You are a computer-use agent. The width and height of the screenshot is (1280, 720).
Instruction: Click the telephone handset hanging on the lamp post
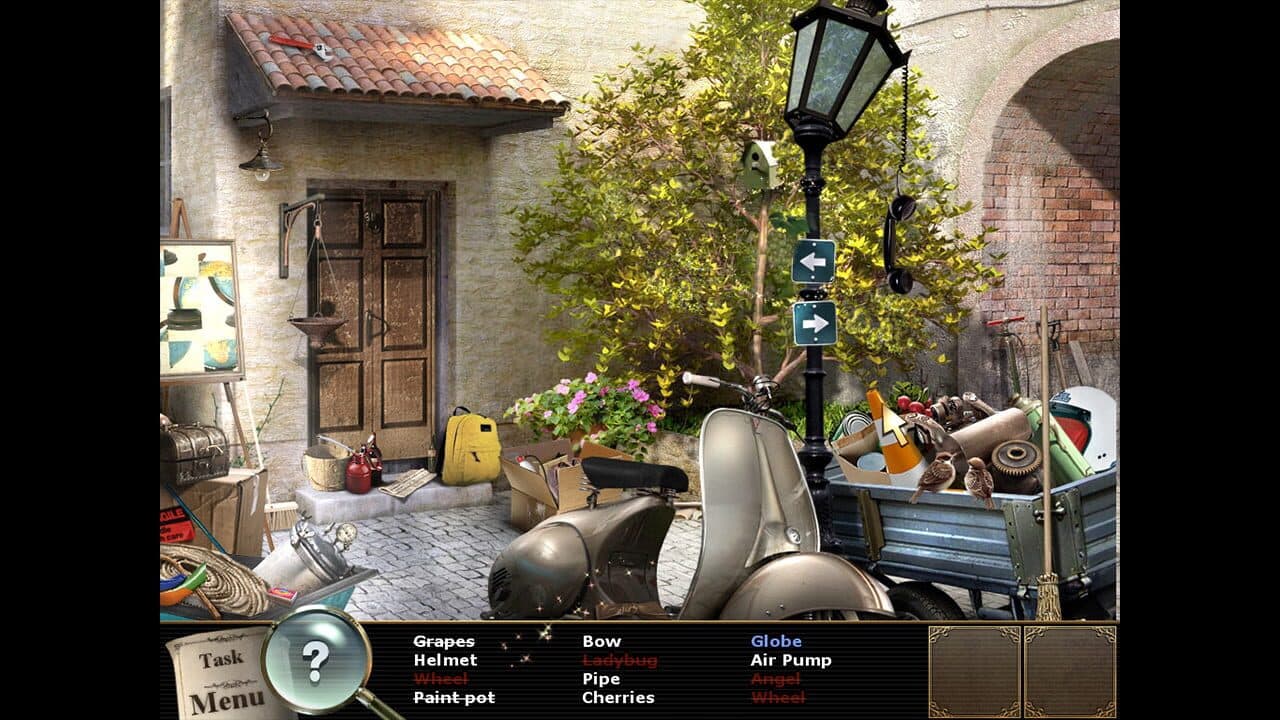pos(898,218)
